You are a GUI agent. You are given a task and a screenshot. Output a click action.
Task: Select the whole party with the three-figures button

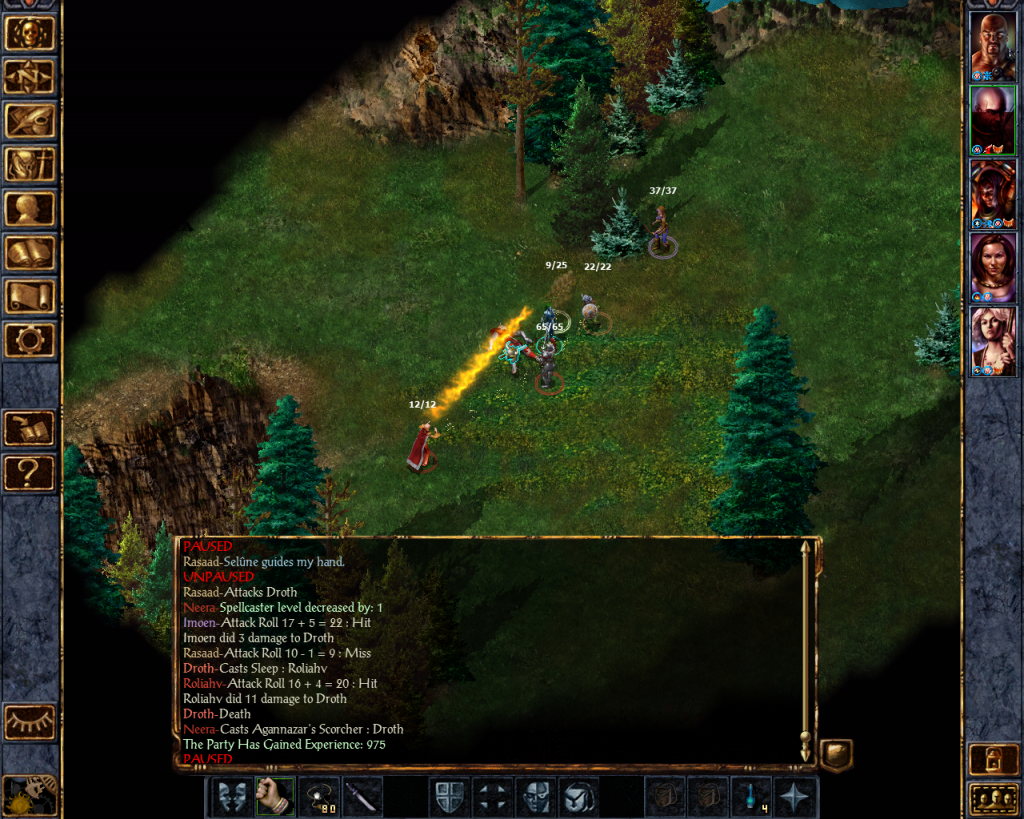click(x=994, y=800)
